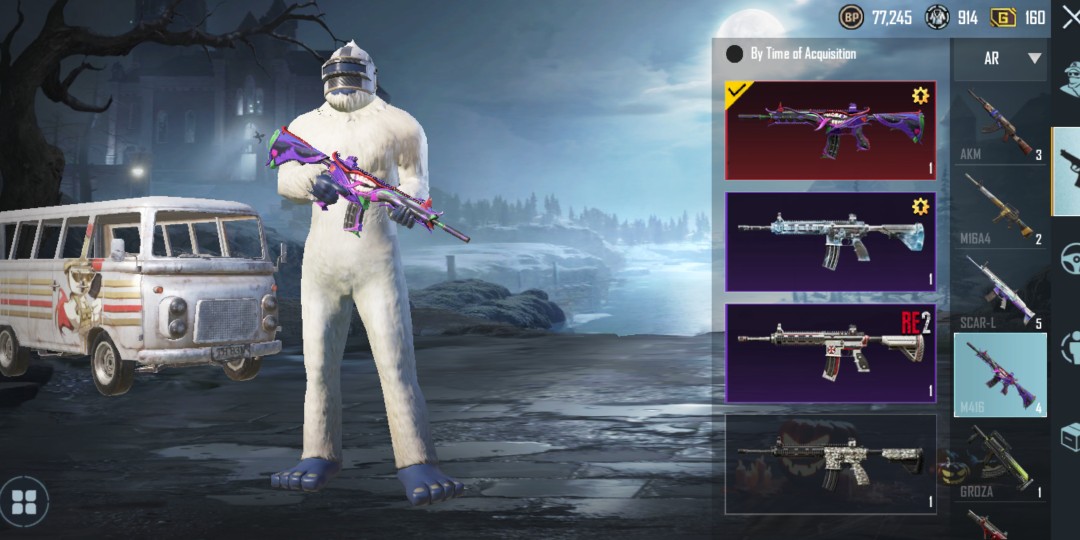Toggle the By Time of Acquisition sort option

[735, 54]
